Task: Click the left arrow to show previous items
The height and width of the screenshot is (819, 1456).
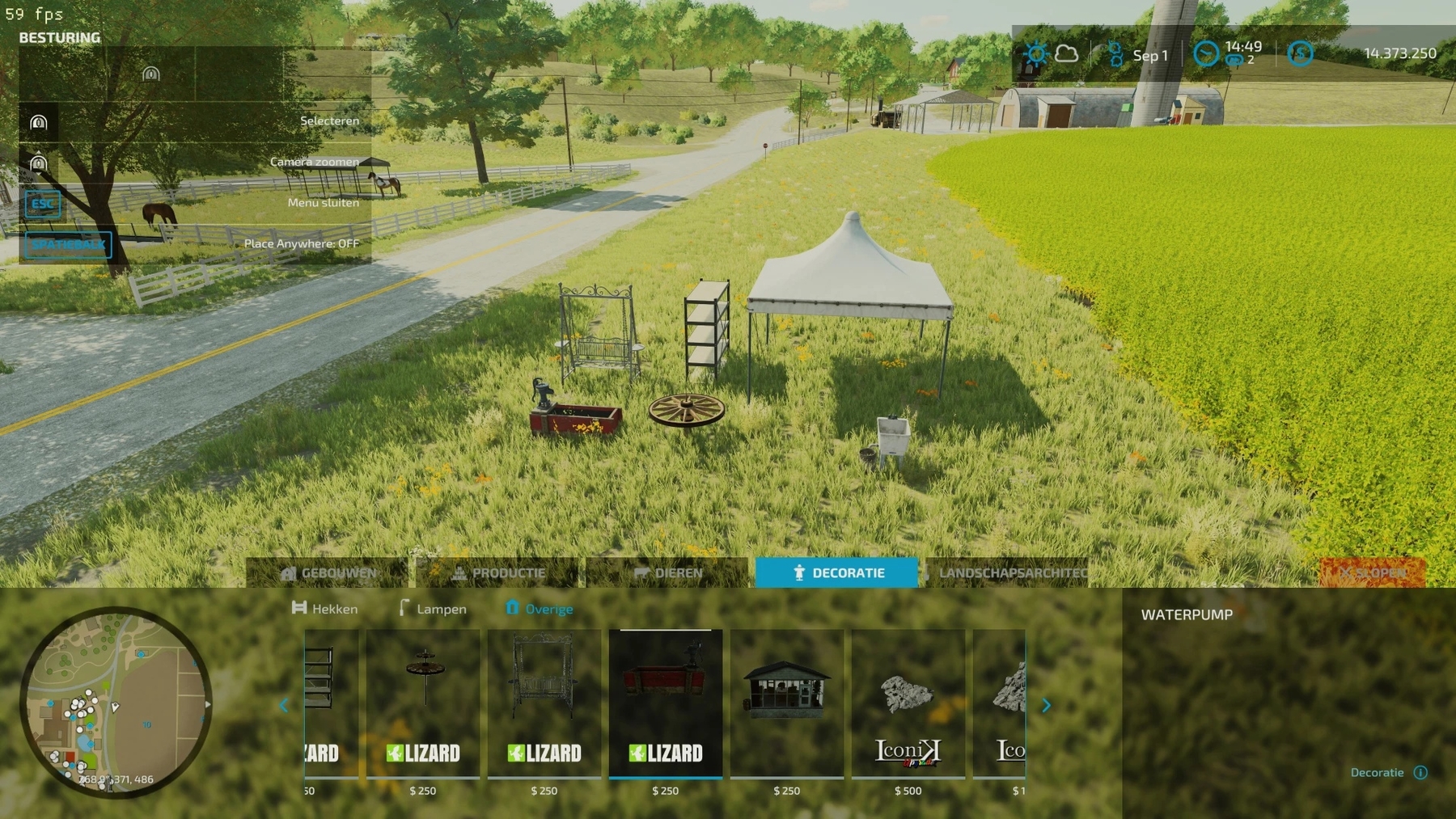Action: [284, 706]
